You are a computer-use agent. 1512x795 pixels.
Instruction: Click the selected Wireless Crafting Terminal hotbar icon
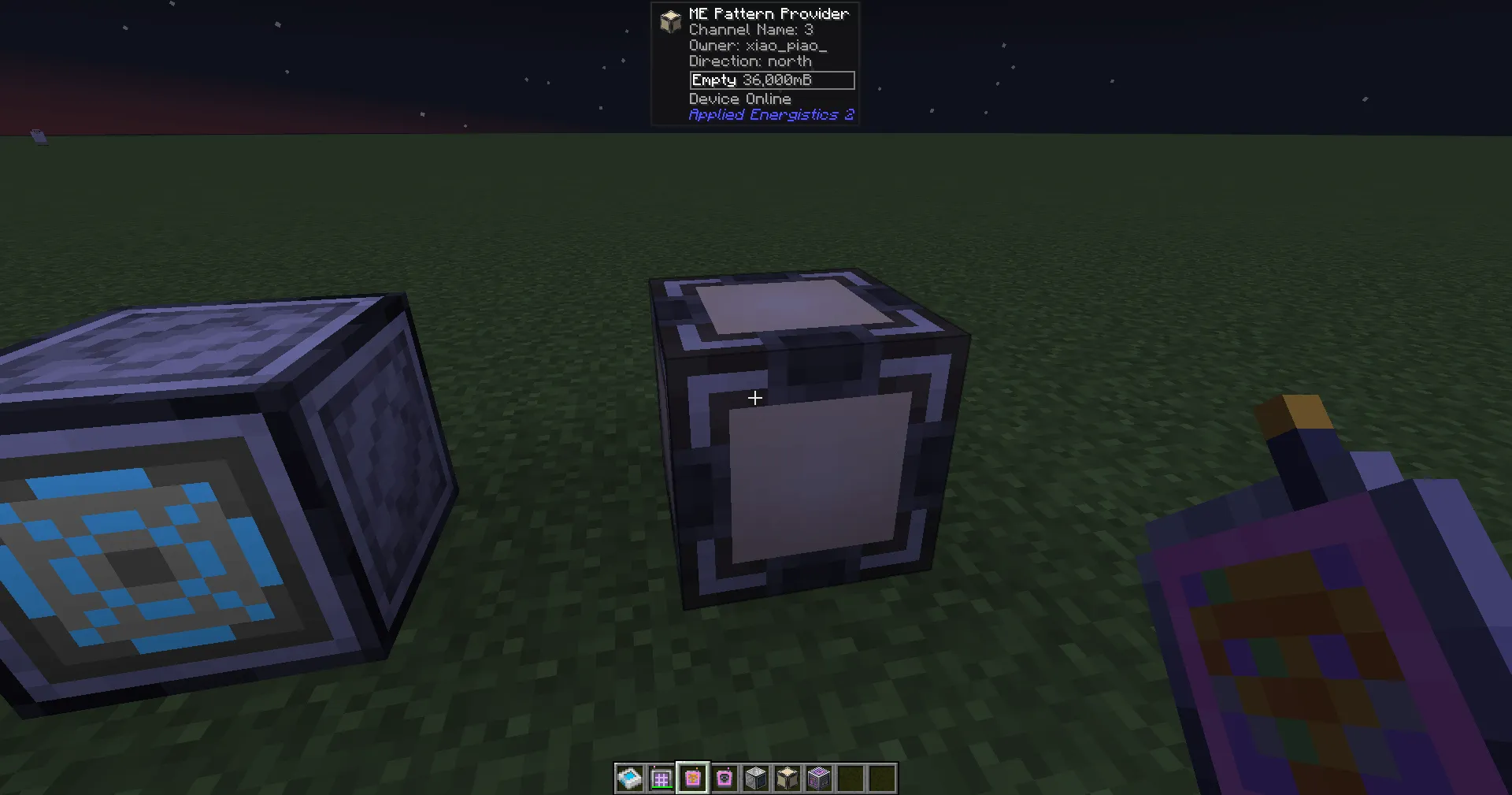[693, 778]
